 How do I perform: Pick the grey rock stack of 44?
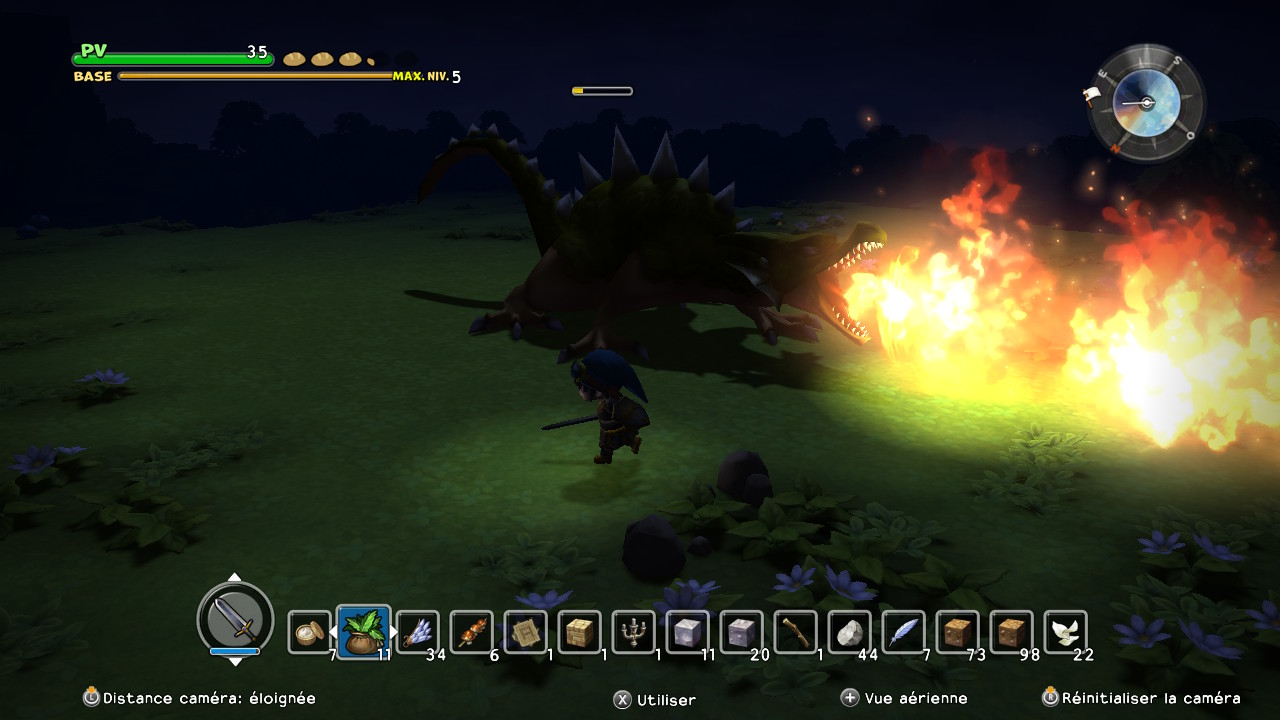[850, 632]
